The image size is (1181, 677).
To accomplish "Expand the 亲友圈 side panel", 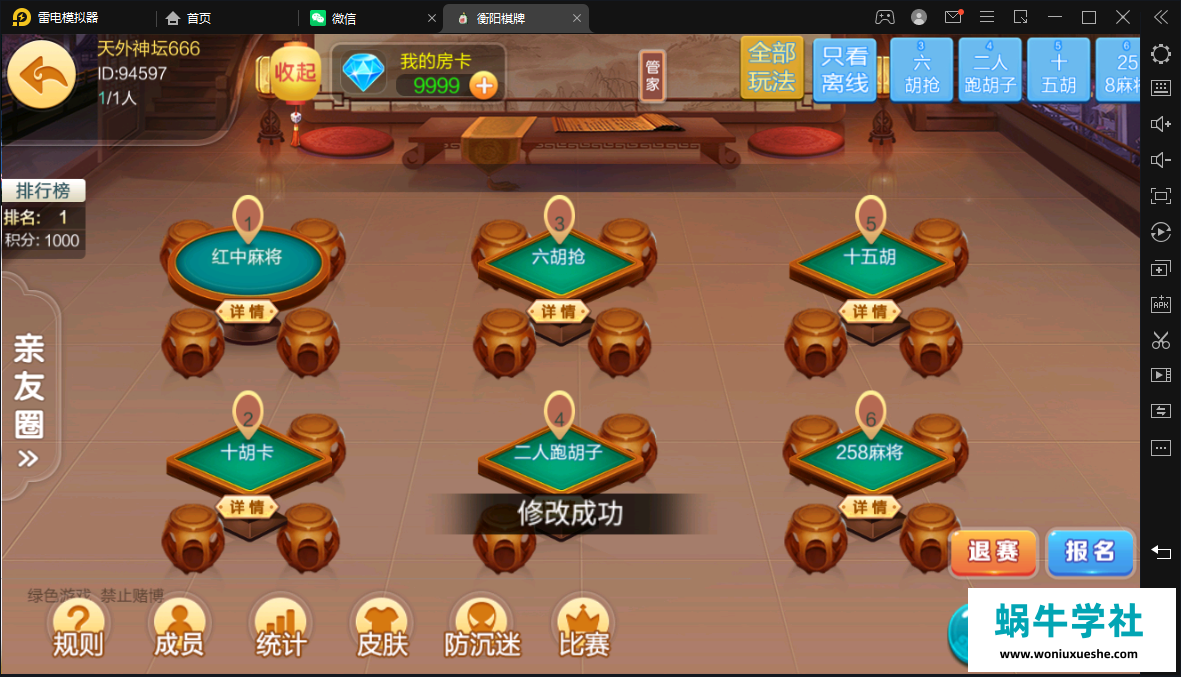I will point(29,400).
